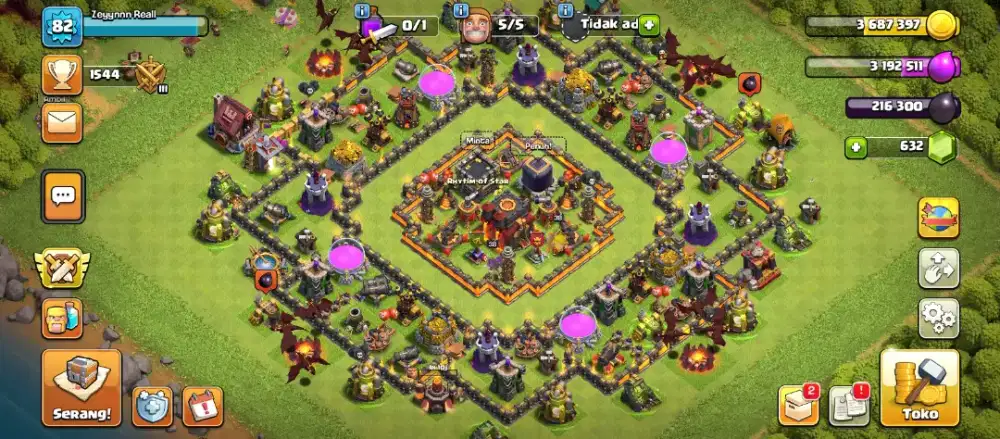1000x439 pixels.
Task: Tap the blue shield plus icon
Action: pyautogui.click(x=152, y=406)
